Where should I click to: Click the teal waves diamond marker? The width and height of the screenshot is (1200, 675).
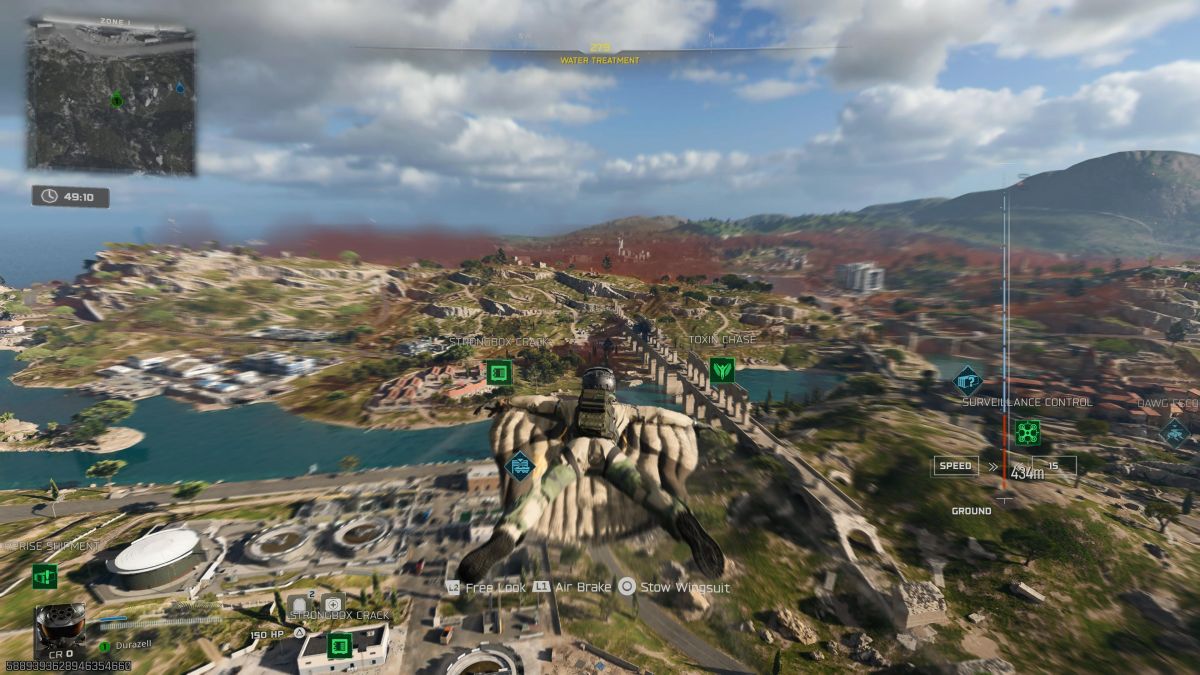coord(520,465)
